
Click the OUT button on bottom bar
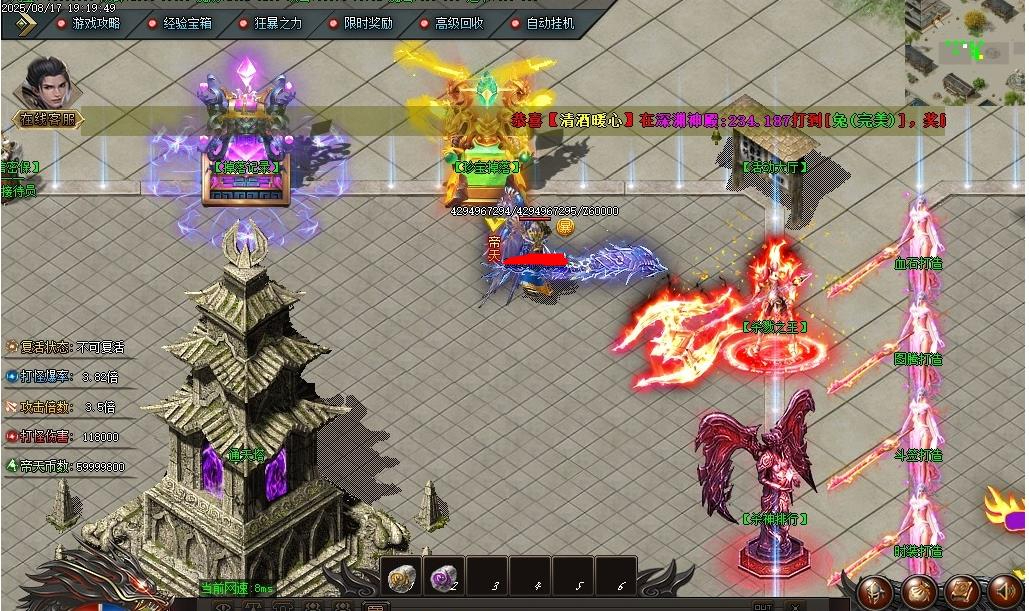[x=762, y=606]
